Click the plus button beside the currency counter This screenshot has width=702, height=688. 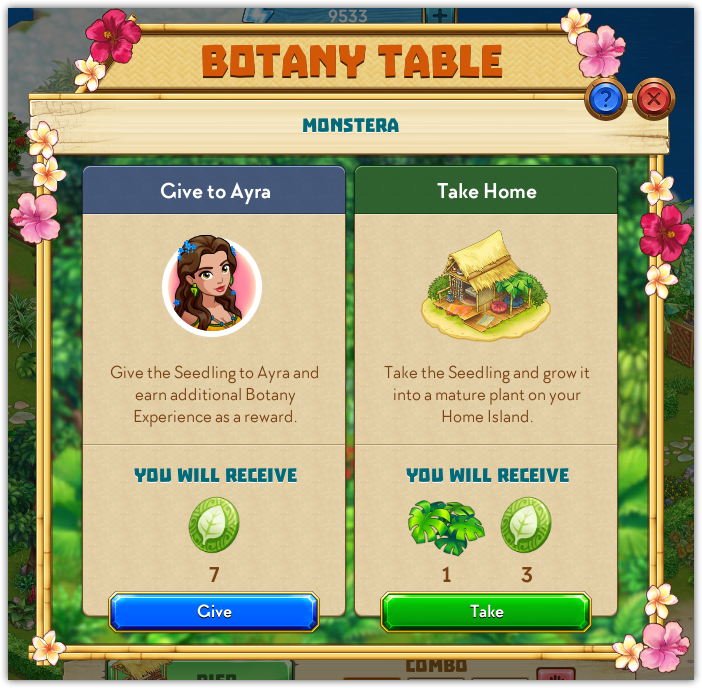(x=439, y=15)
